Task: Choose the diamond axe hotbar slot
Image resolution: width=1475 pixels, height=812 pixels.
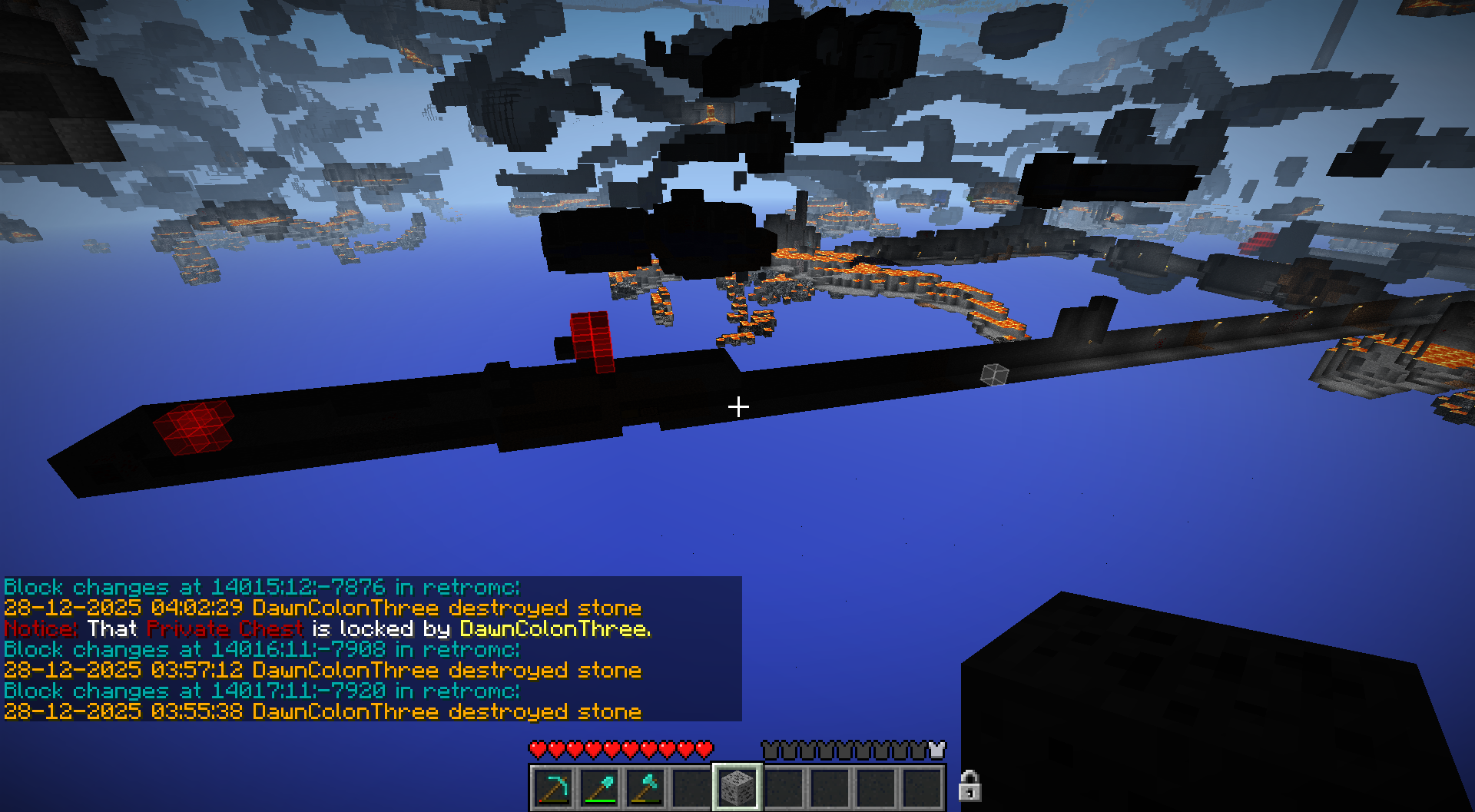Action: point(646,787)
